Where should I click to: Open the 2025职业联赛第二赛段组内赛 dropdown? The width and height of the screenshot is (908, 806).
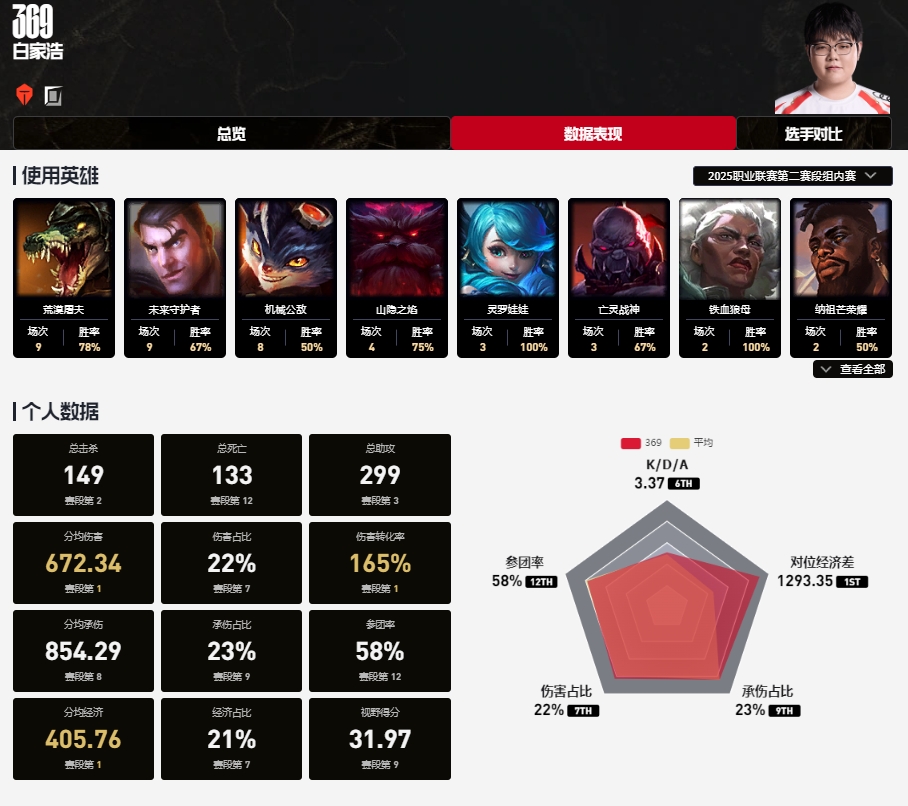[x=792, y=176]
